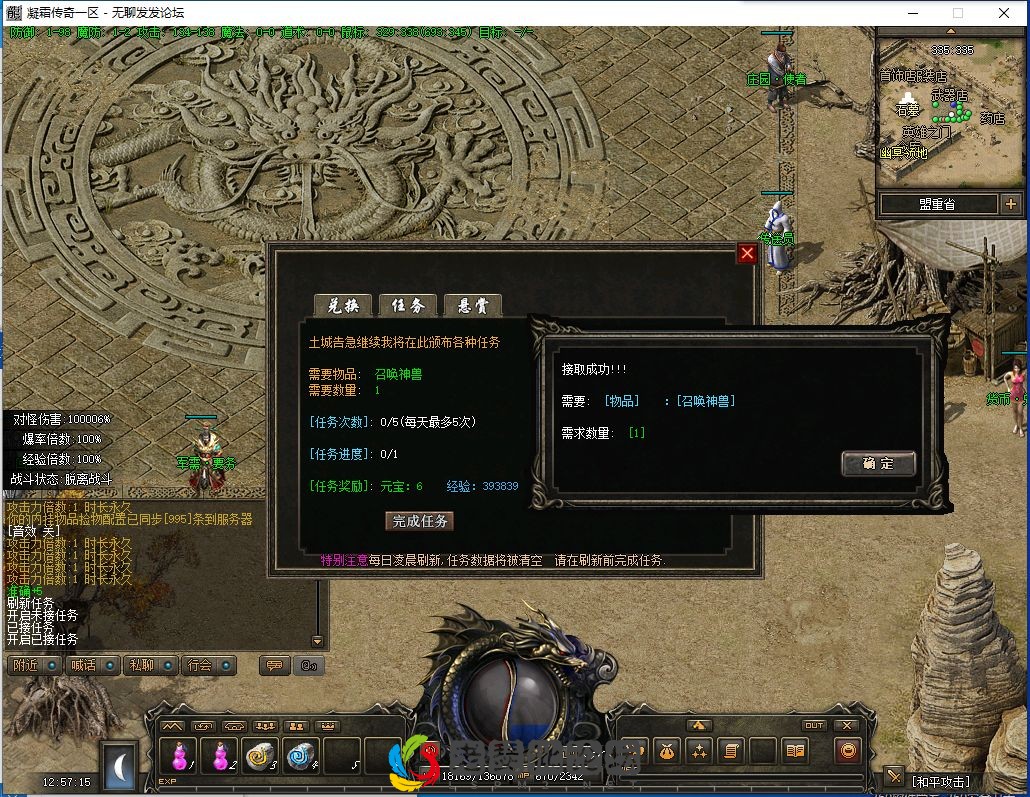Image resolution: width=1030 pixels, height=797 pixels.
Task: Toggle the 行会 guild chat channel
Action: click(x=208, y=665)
